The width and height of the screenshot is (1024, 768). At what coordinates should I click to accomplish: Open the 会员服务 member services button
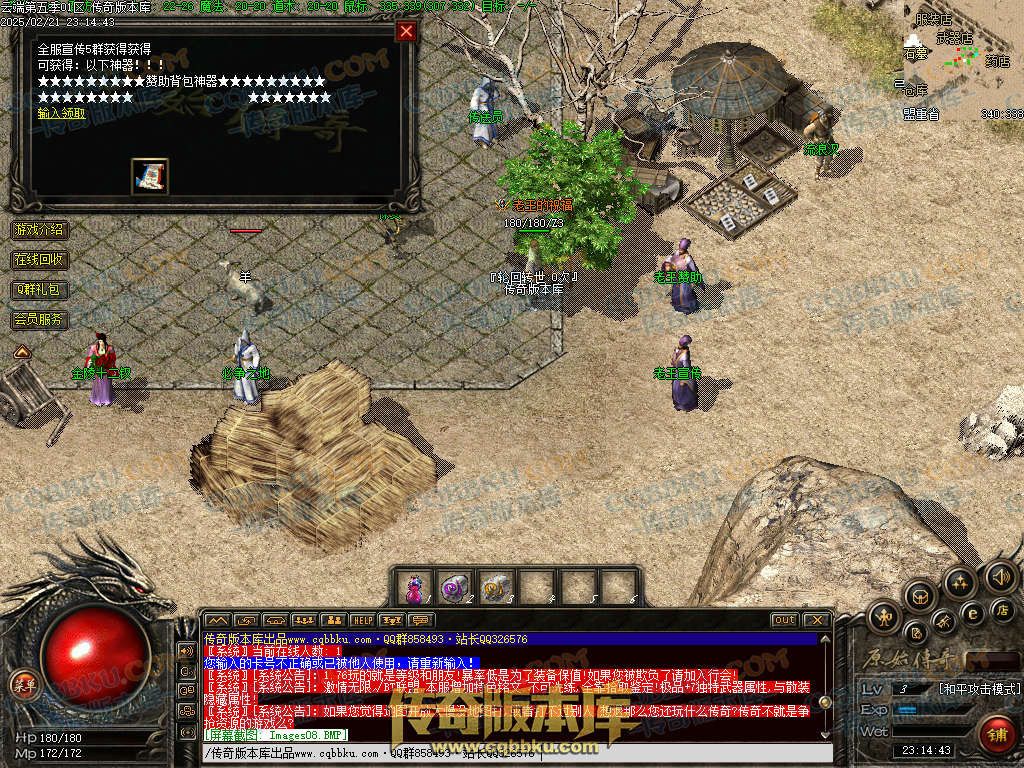coord(39,320)
